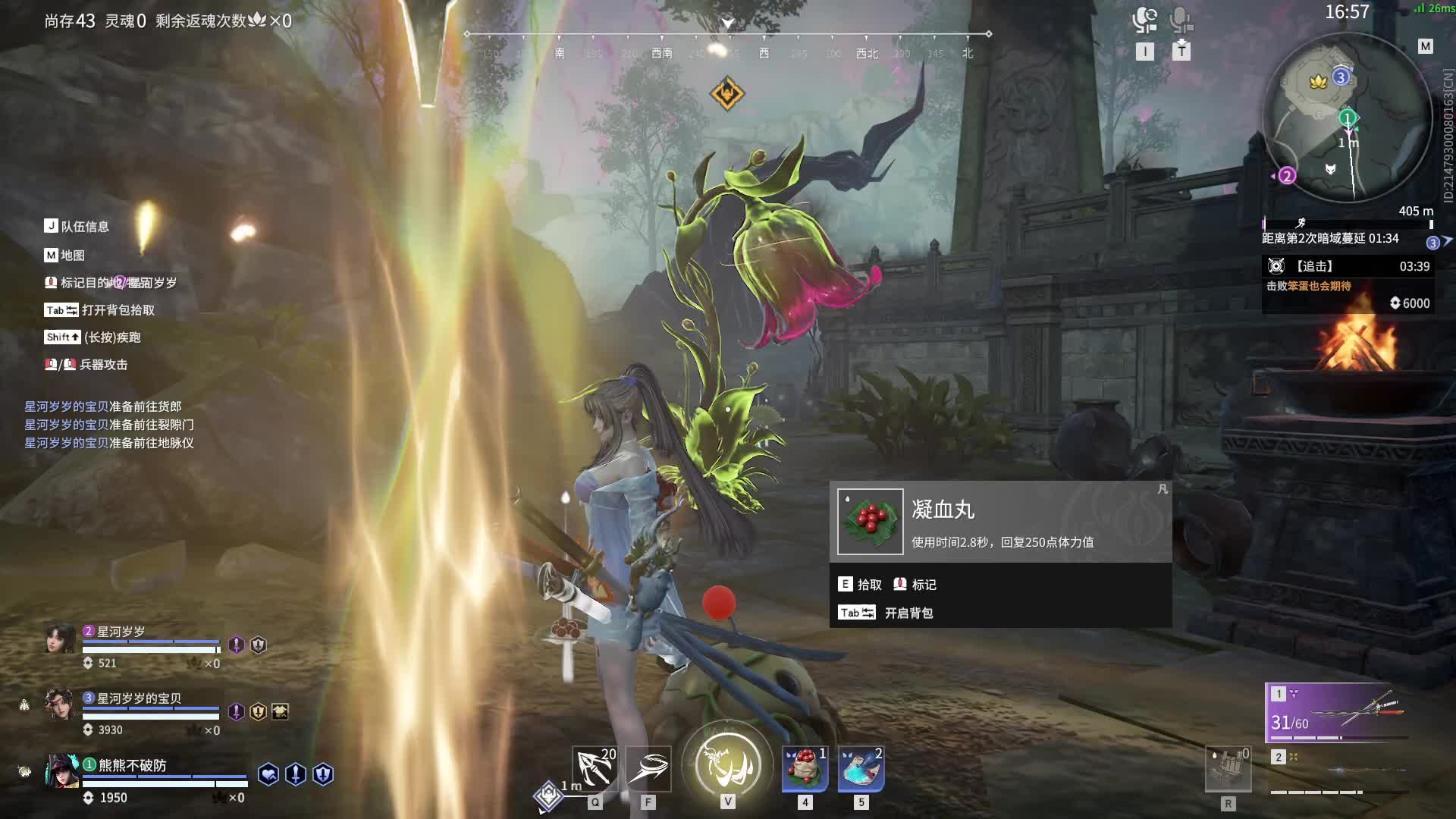Open the 【追击】 quest tracker
Viewport: 1456px width, 819px height.
1347,267
